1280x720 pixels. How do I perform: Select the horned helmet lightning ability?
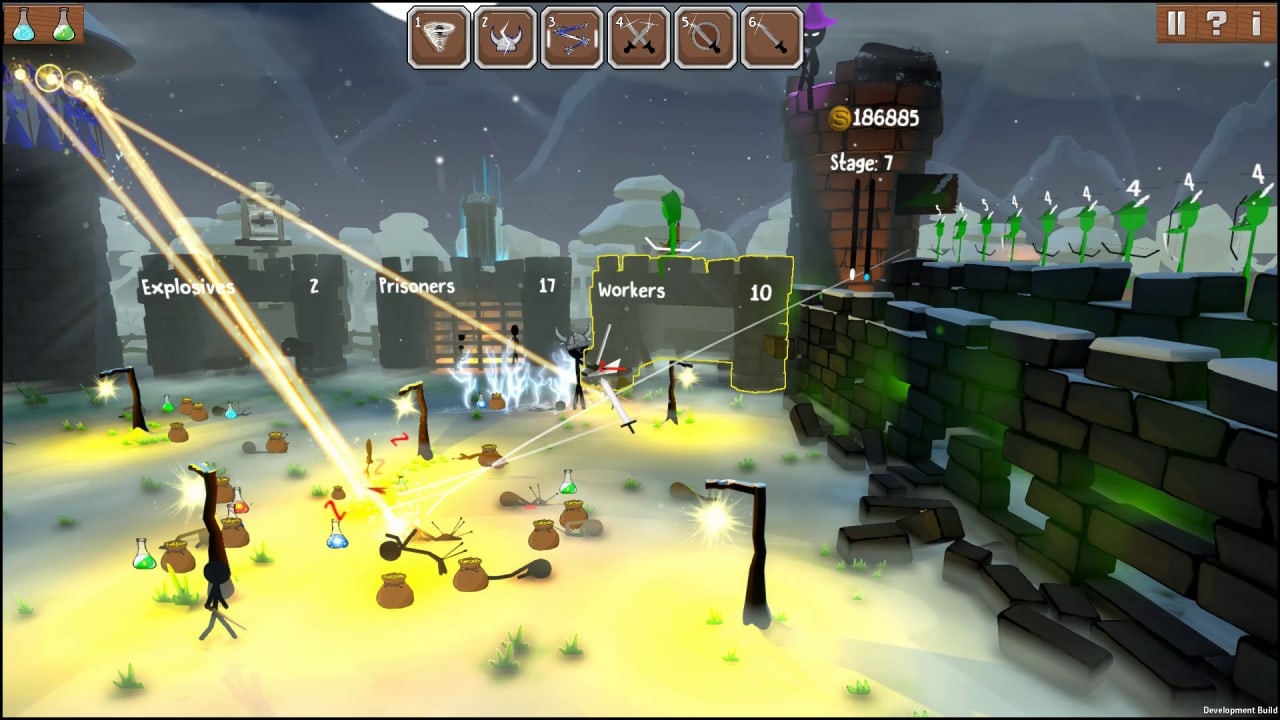(x=505, y=38)
